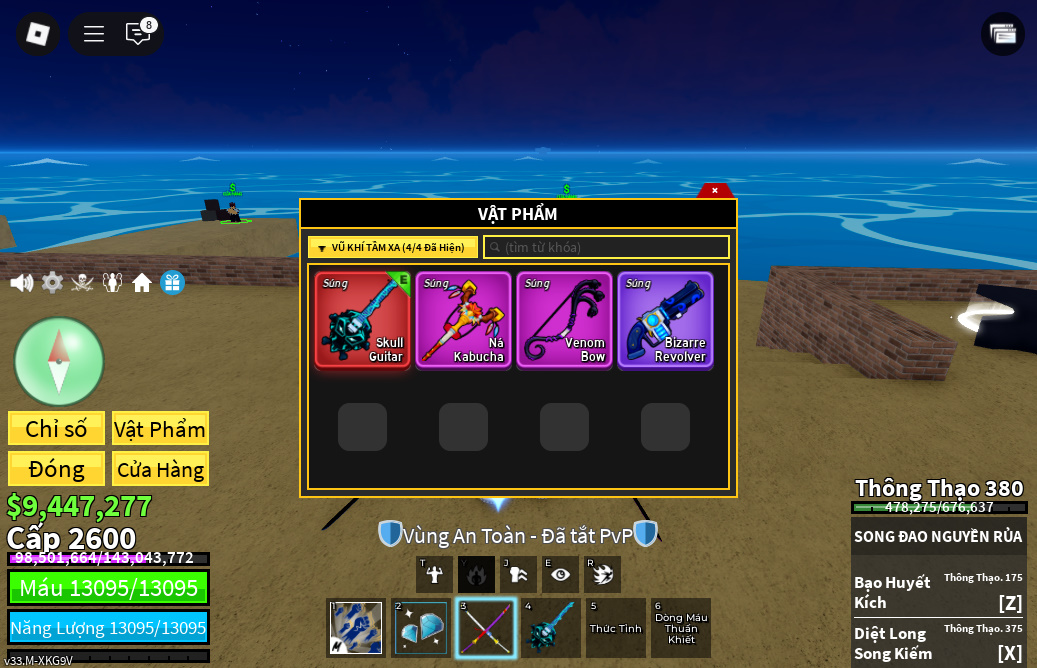
Task: Click the pirate skull crossed-swords icon
Action: pos(82,283)
